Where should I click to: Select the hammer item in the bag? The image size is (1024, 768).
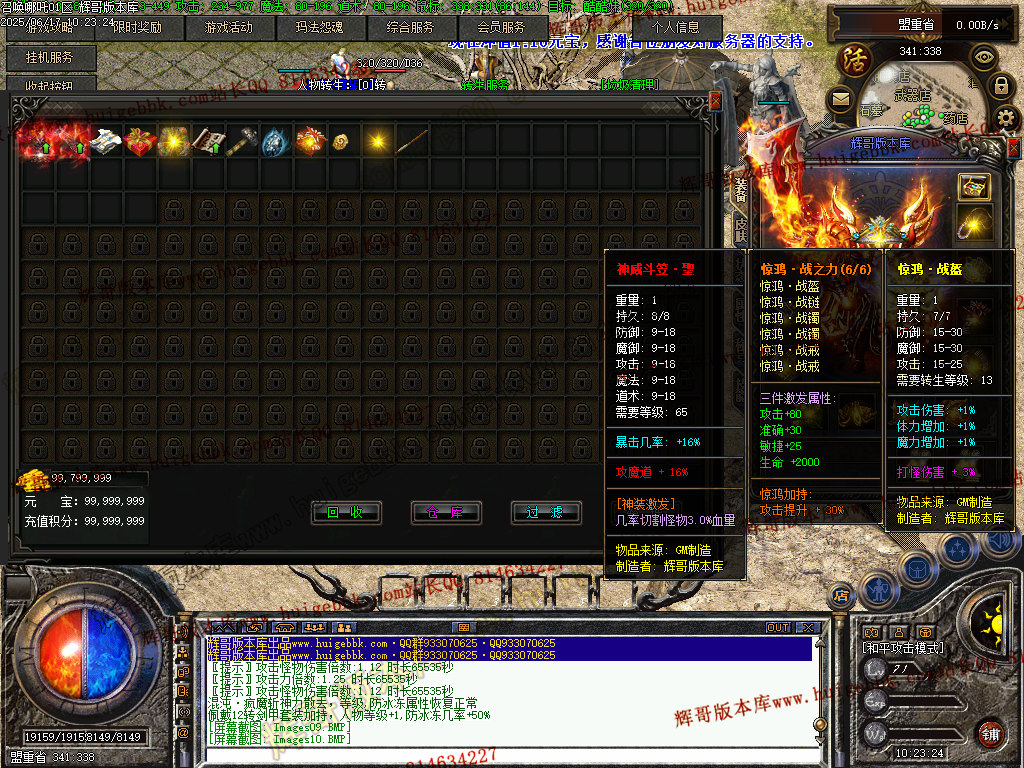pyautogui.click(x=242, y=143)
